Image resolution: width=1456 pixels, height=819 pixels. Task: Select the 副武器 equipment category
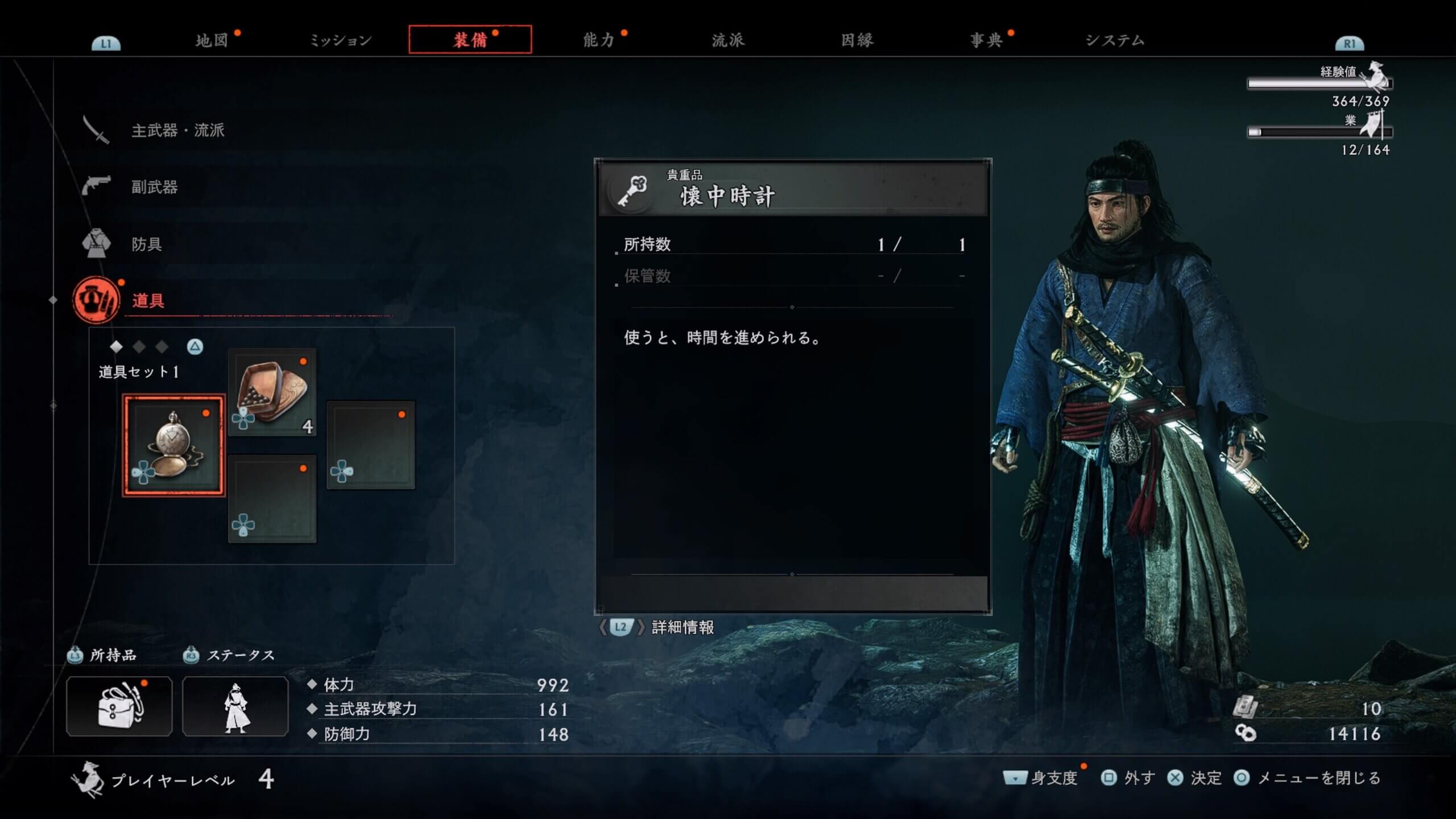coord(154,187)
